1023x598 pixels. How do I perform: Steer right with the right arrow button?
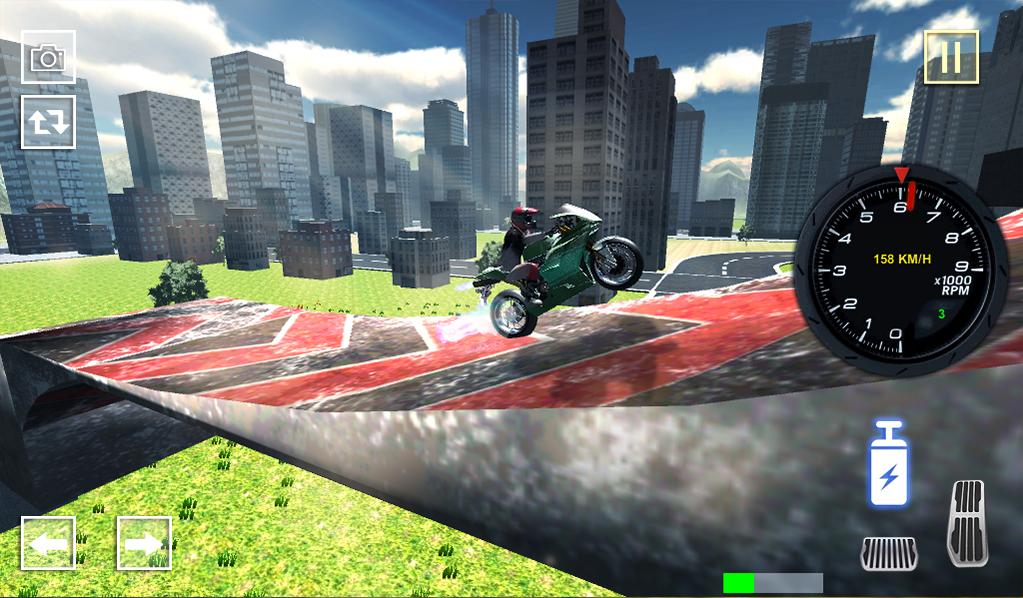(x=144, y=543)
